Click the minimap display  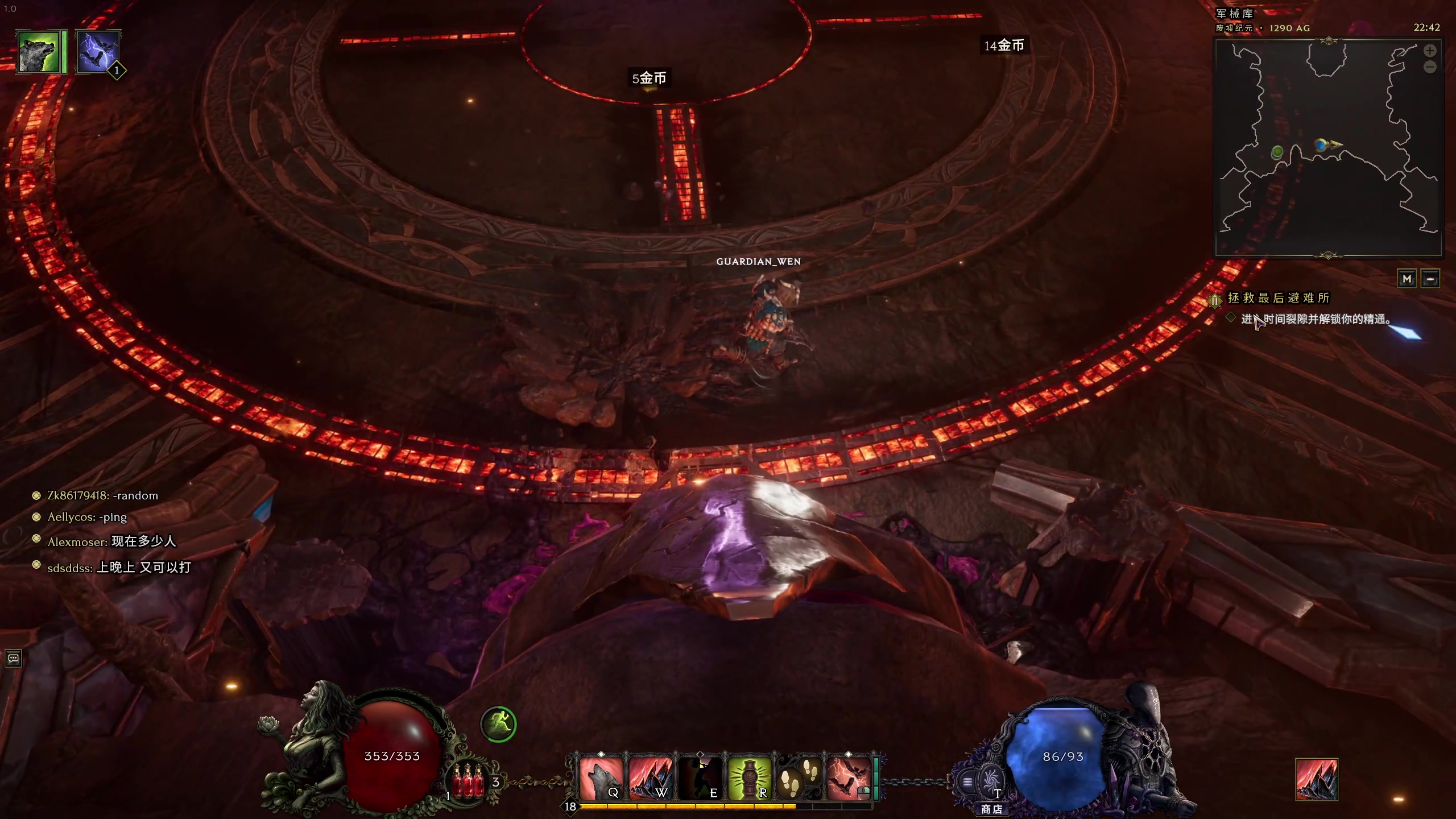tap(1328, 148)
